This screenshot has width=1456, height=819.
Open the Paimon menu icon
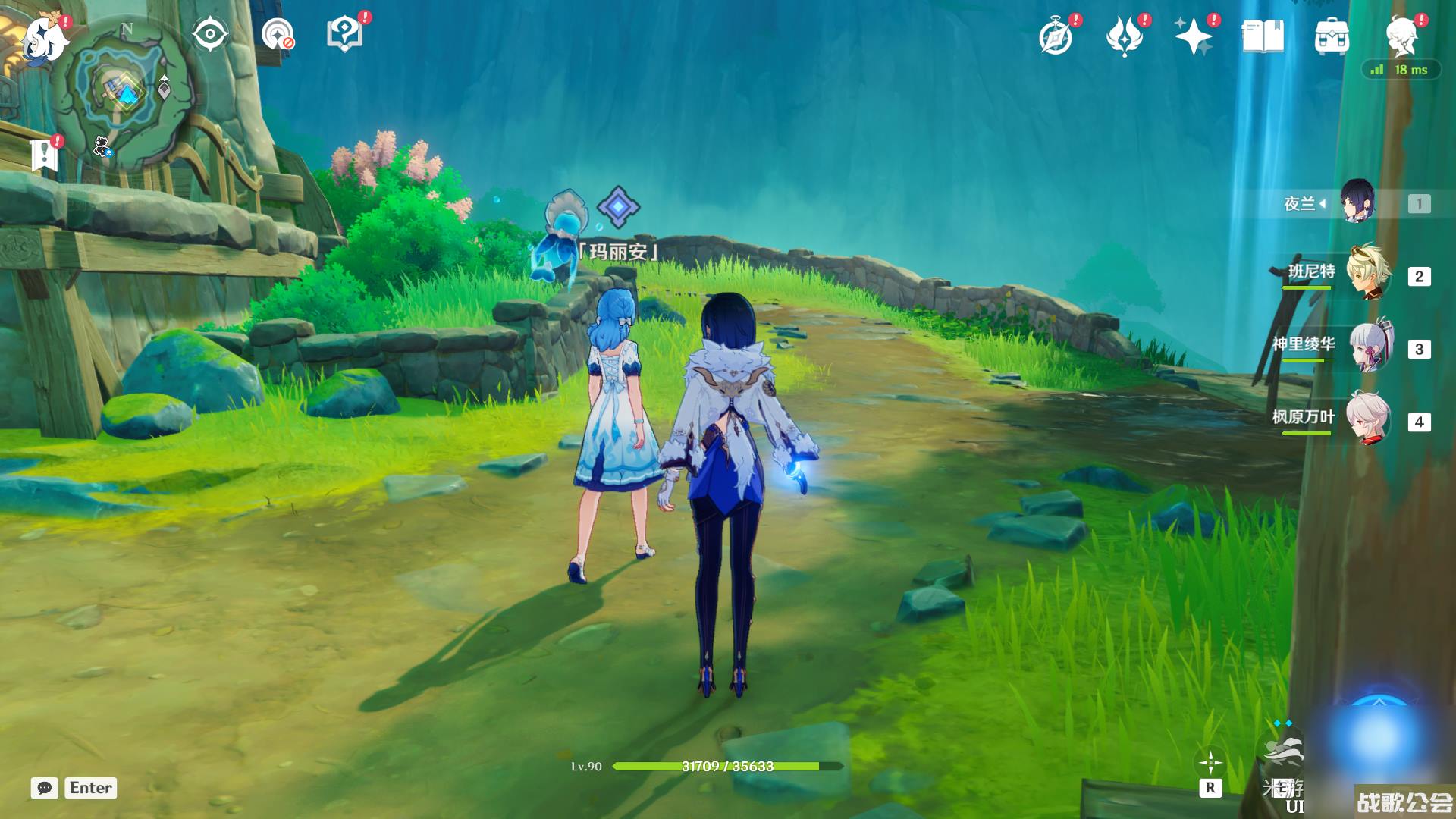pyautogui.click(x=44, y=38)
